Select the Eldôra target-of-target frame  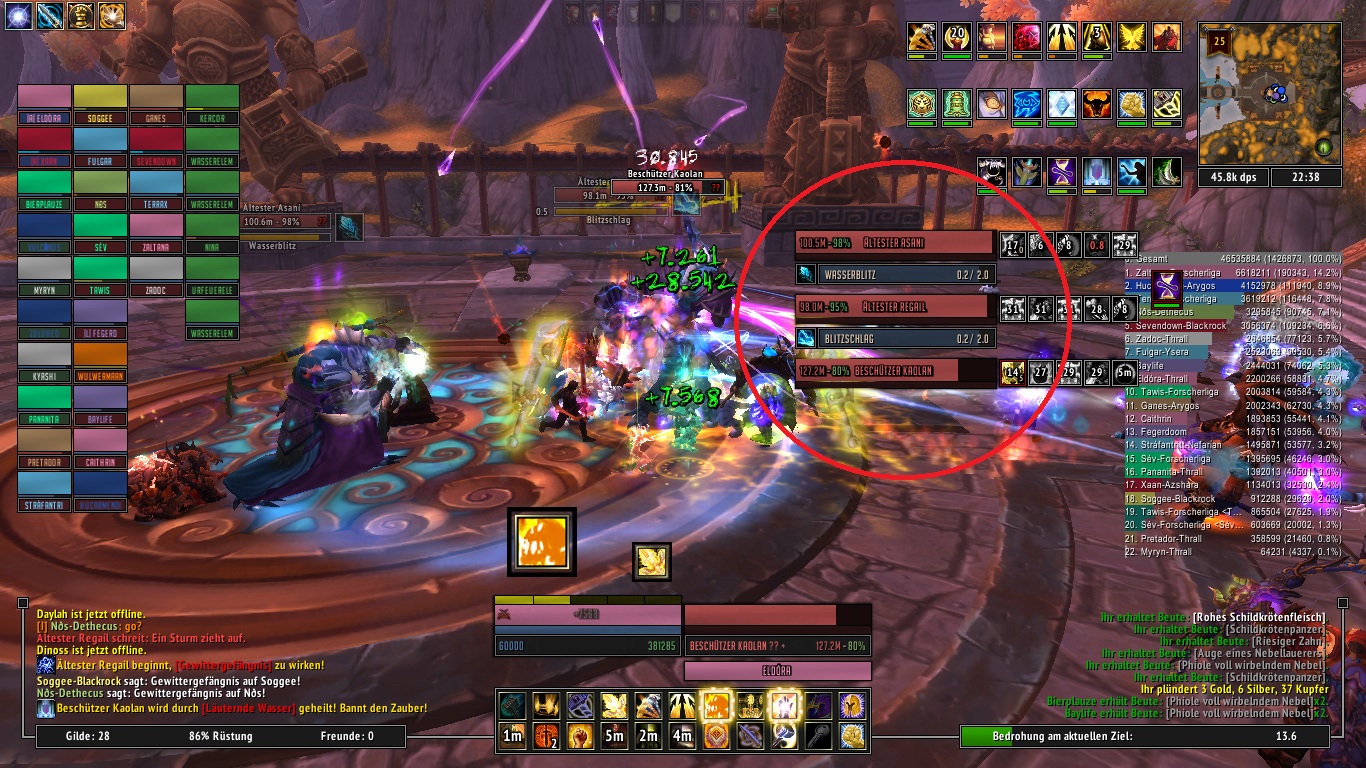777,671
